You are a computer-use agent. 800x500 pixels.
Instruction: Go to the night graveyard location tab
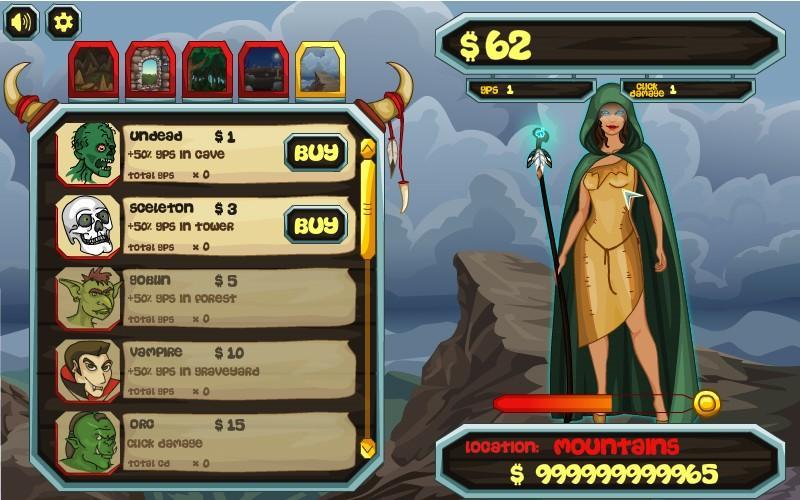(264, 70)
